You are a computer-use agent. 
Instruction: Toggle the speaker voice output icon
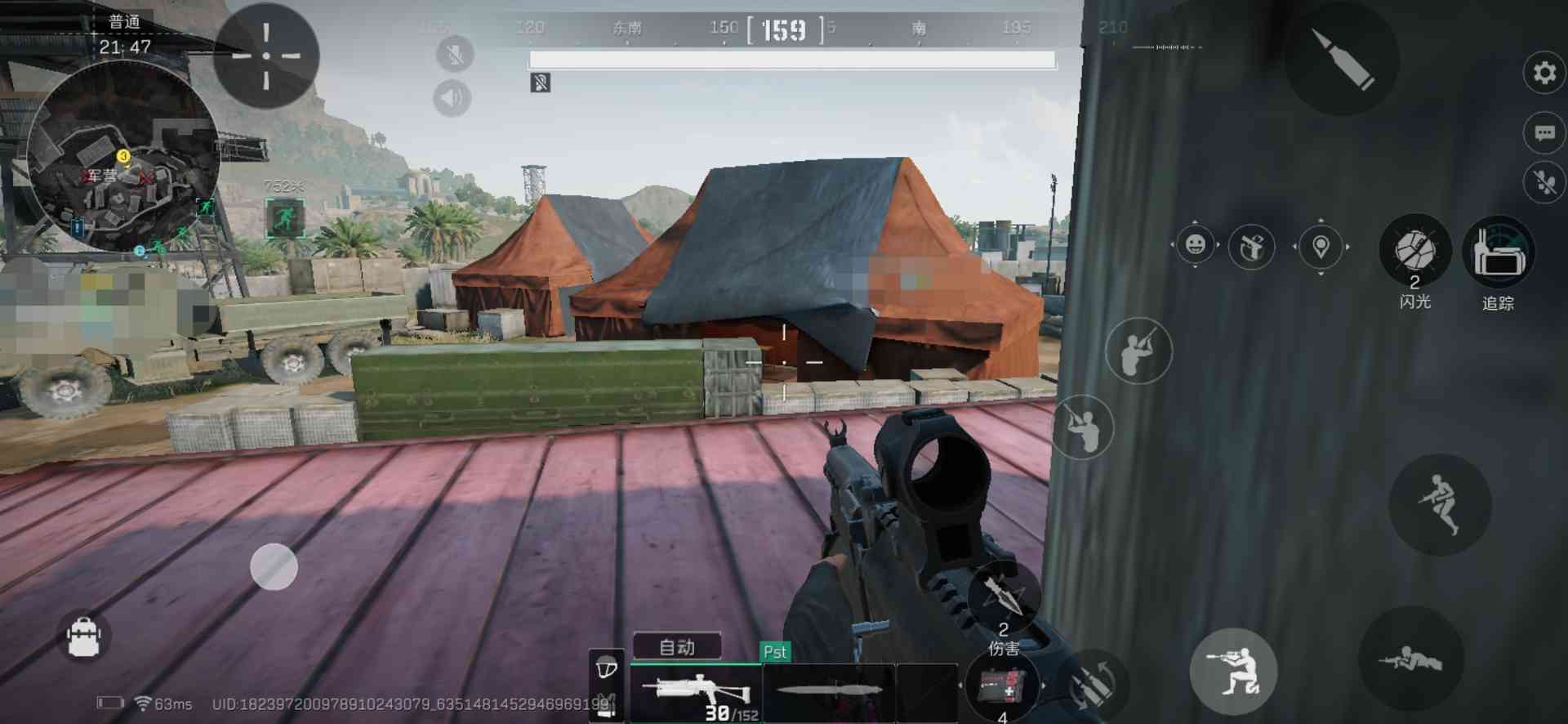tap(452, 98)
